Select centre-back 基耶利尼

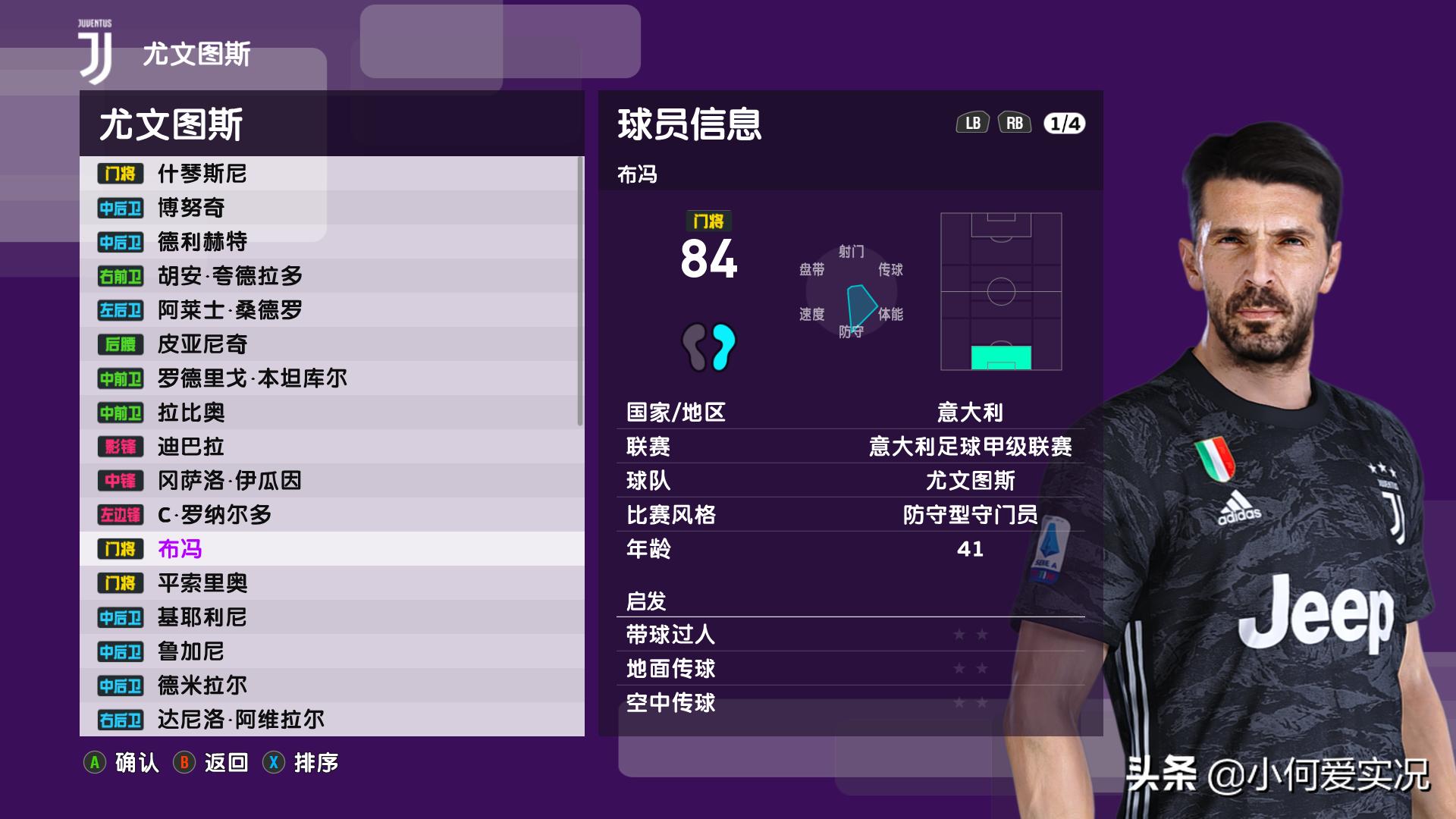tap(331, 617)
